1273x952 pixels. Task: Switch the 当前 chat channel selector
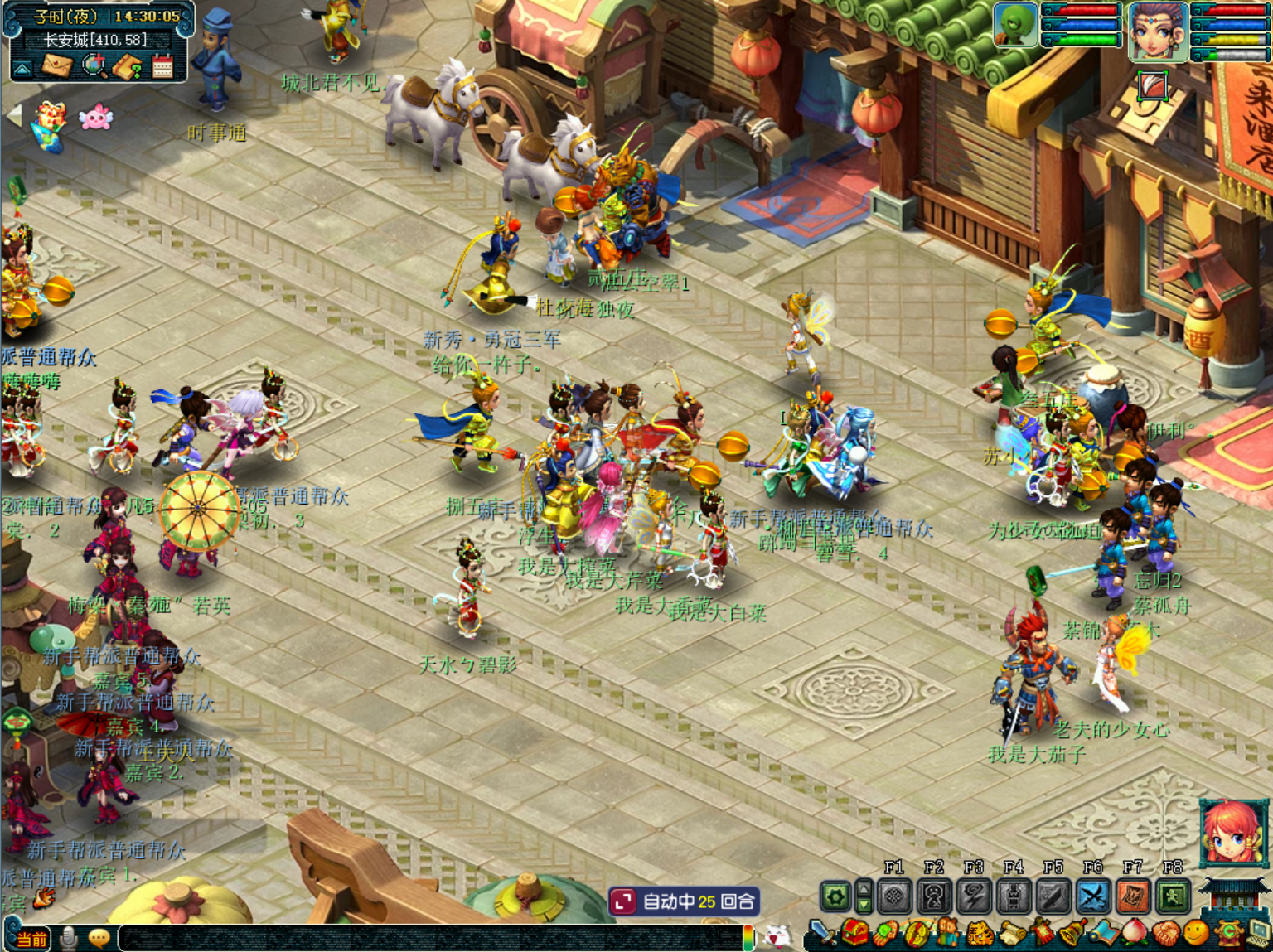31,939
